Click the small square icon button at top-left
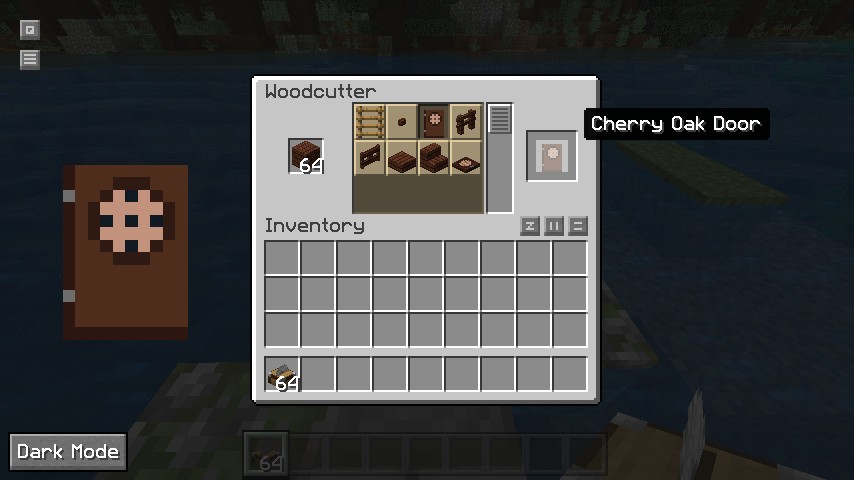Image resolution: width=854 pixels, height=480 pixels. [x=30, y=30]
